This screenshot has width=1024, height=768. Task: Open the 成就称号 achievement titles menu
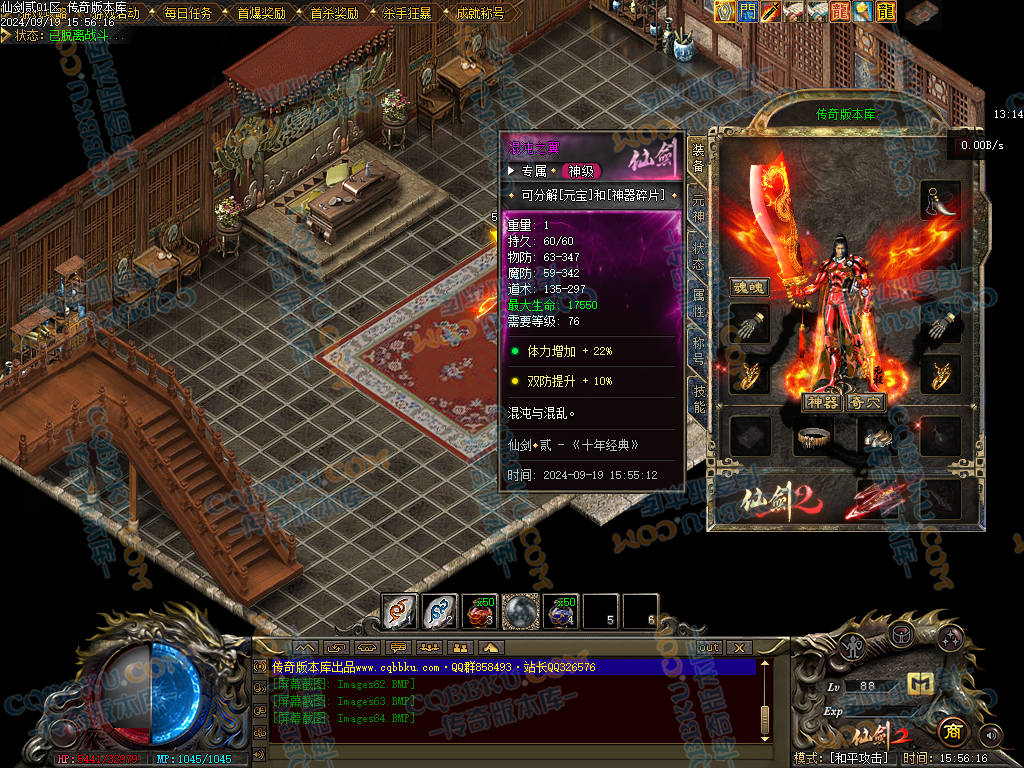479,14
